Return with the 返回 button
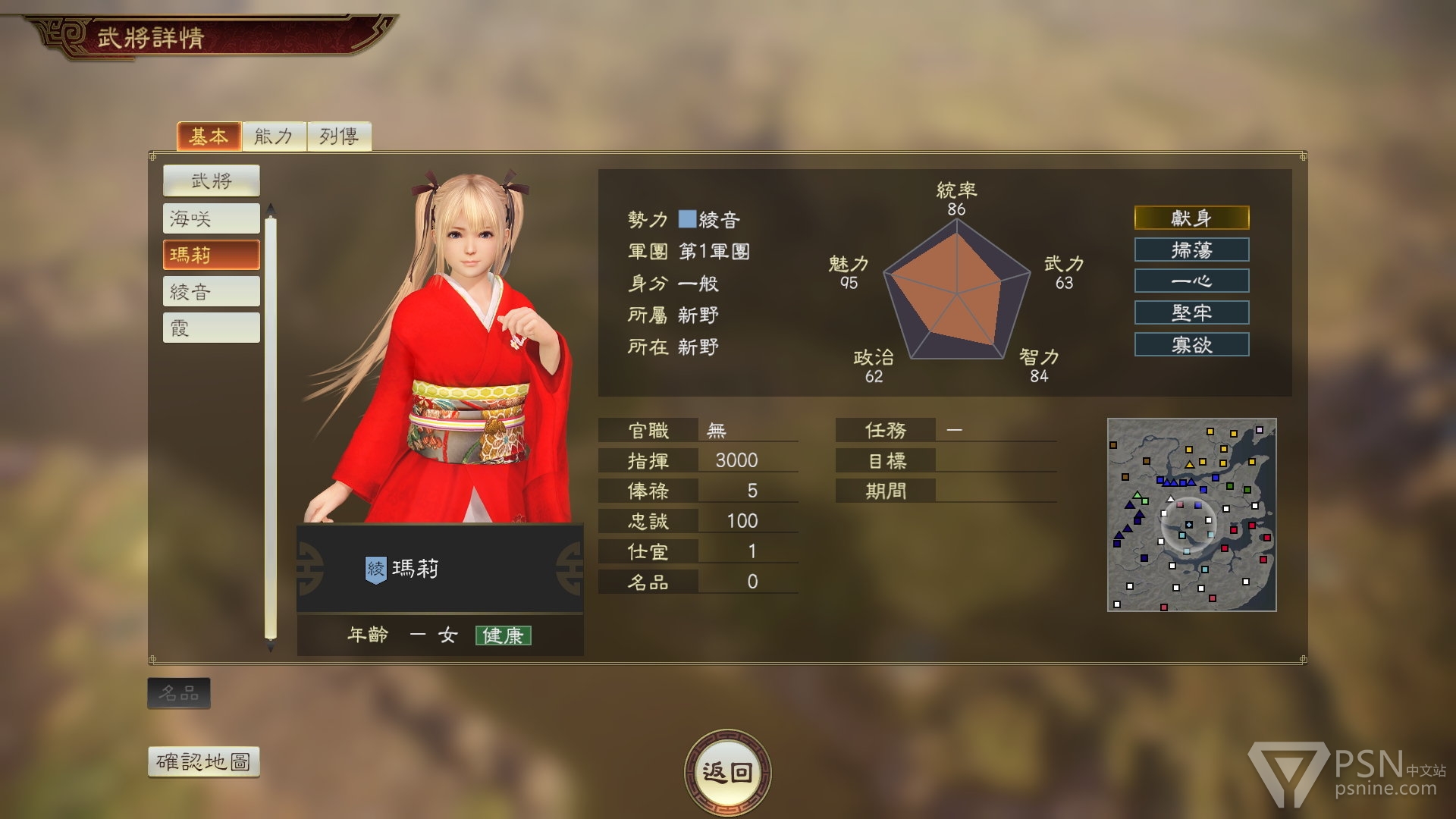 click(x=727, y=772)
